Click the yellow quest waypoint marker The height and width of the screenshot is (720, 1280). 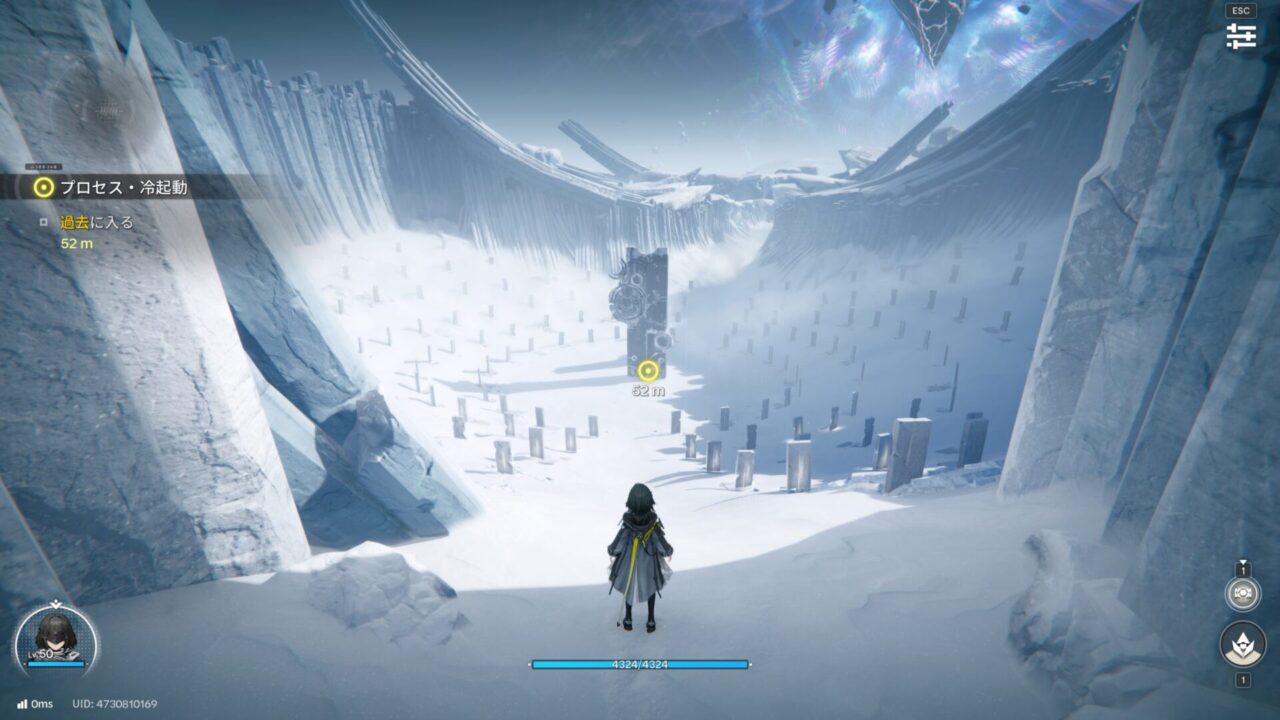click(x=648, y=371)
